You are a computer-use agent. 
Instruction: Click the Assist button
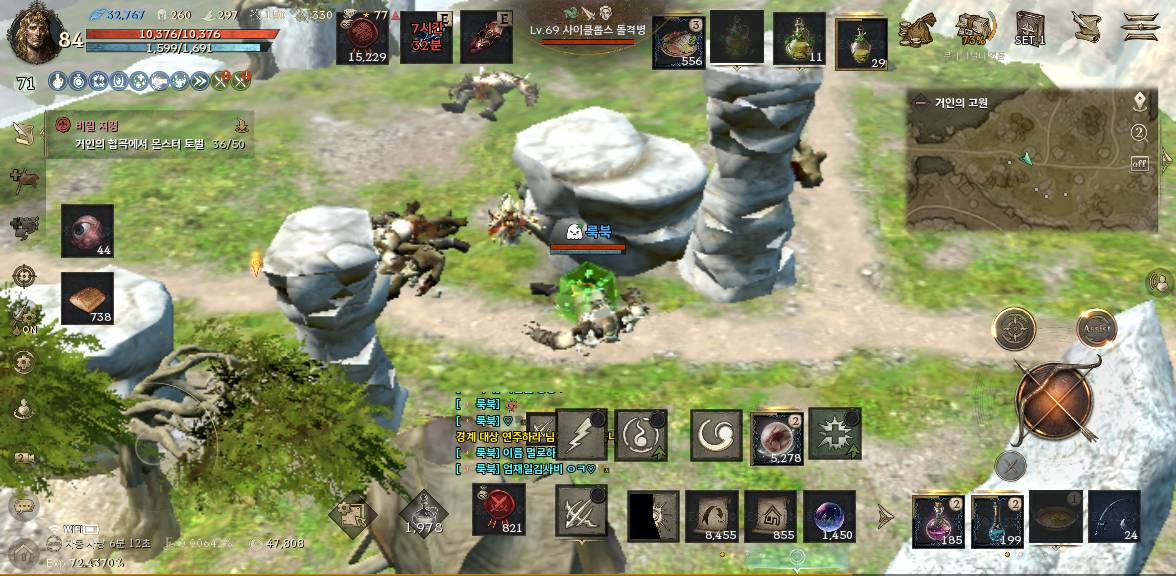1096,327
